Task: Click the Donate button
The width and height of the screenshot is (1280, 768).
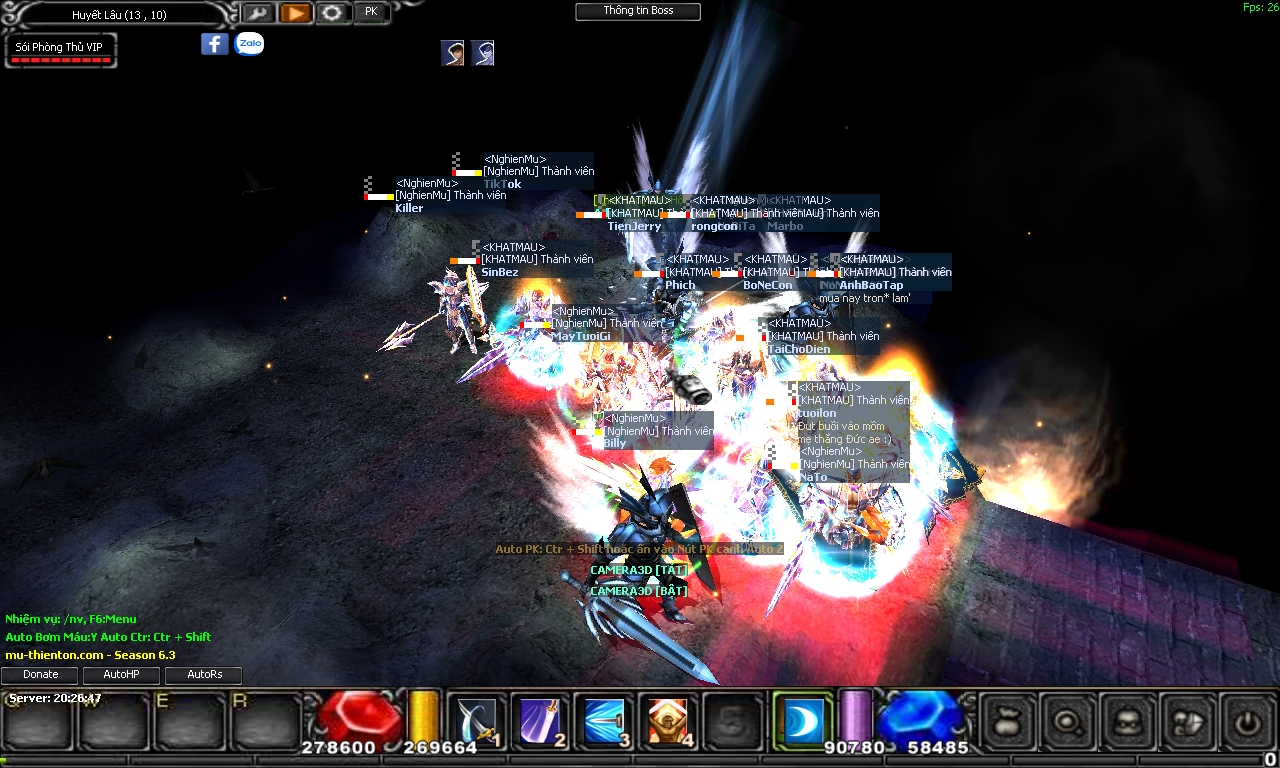Action: click(40, 675)
